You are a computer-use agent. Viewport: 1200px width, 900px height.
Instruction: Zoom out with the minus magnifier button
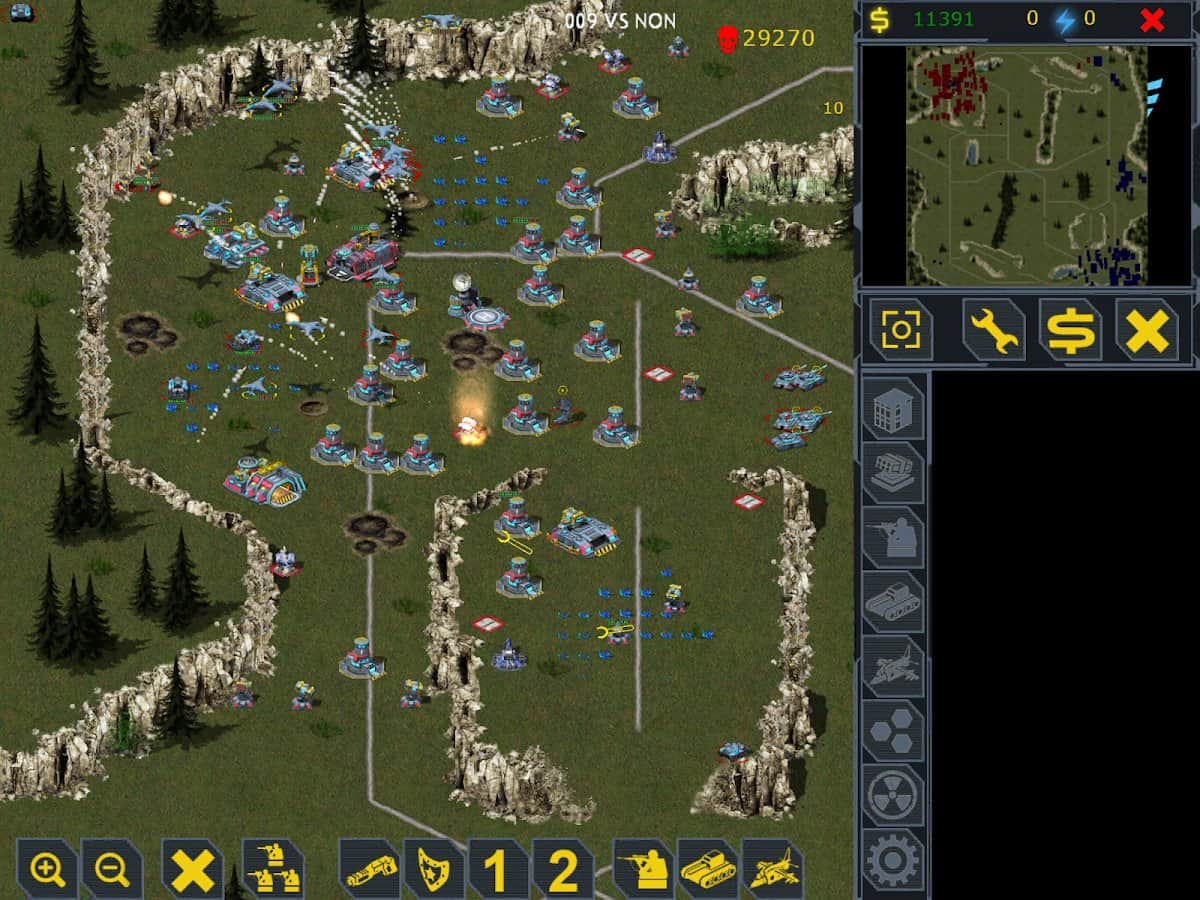point(112,869)
